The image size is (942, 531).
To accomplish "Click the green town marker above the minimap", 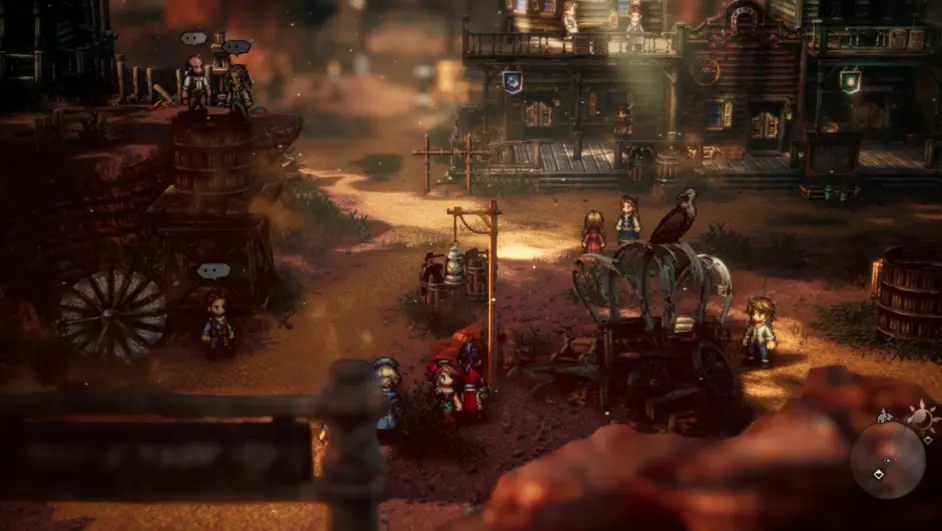I will (884, 416).
